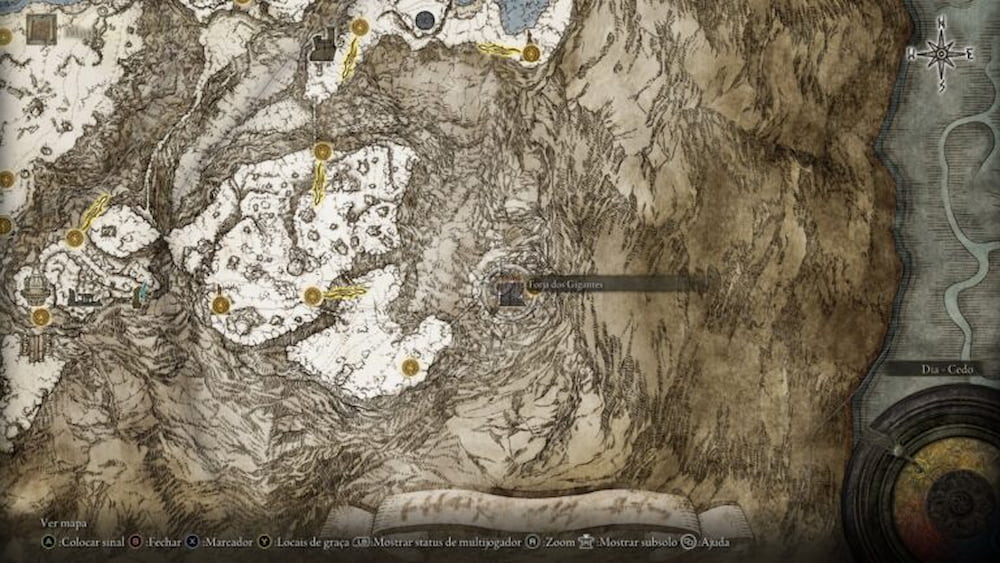Select the Forja dos Gigantes forge icon
The width and height of the screenshot is (1000, 563).
click(x=510, y=291)
